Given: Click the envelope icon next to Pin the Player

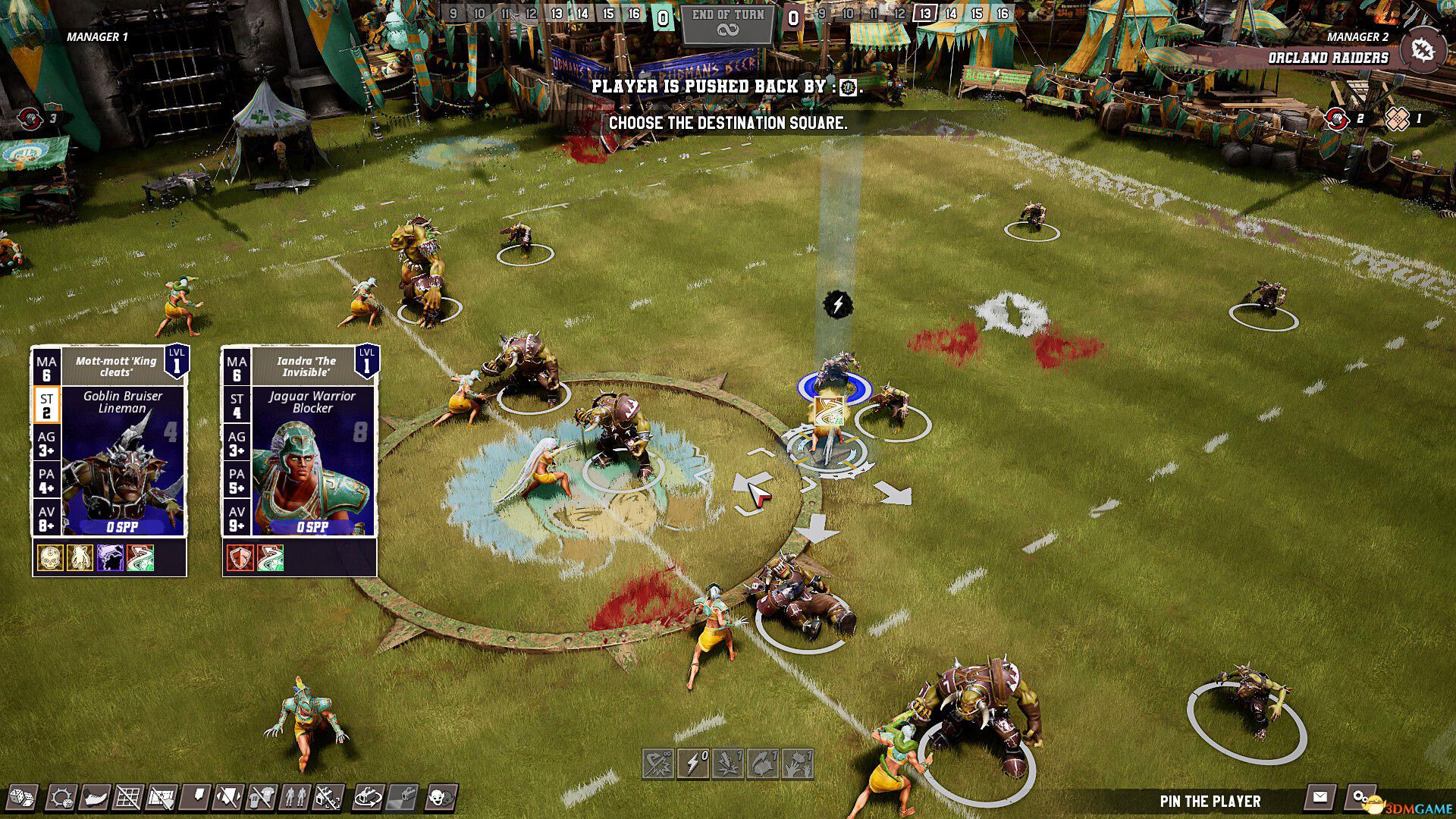Looking at the screenshot, I should pyautogui.click(x=1320, y=796).
